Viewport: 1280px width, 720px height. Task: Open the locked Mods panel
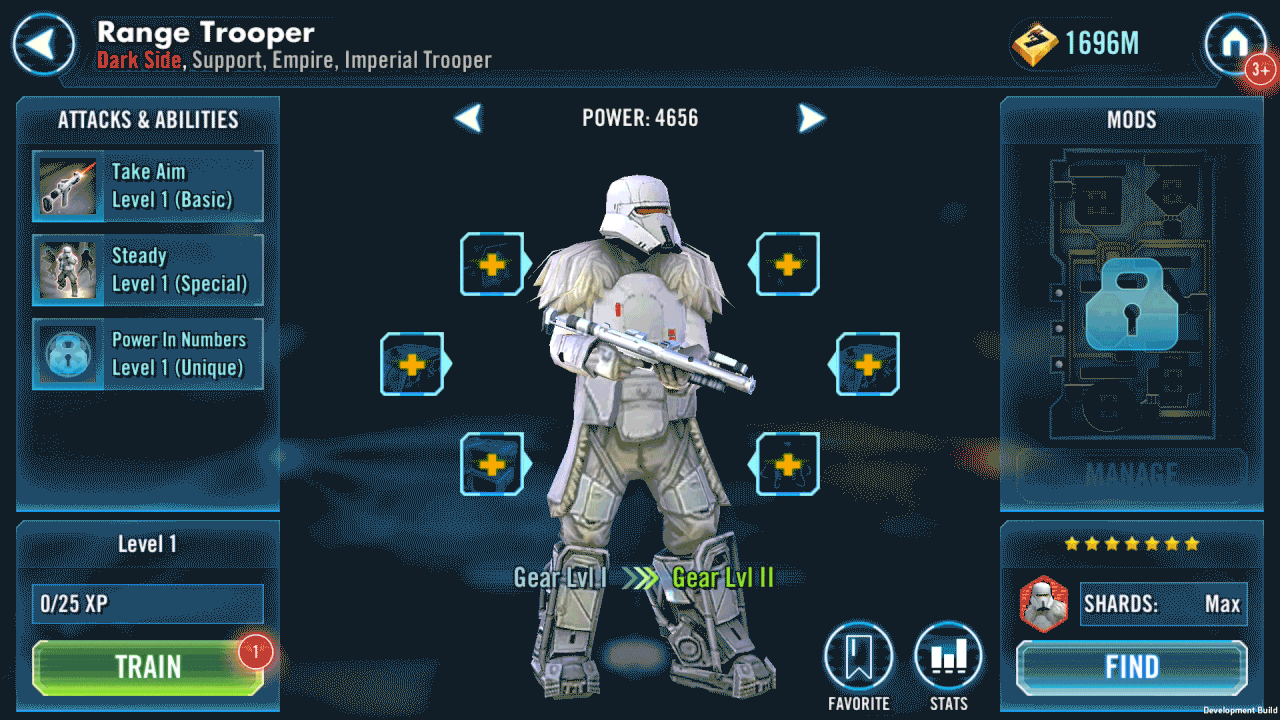[1131, 304]
